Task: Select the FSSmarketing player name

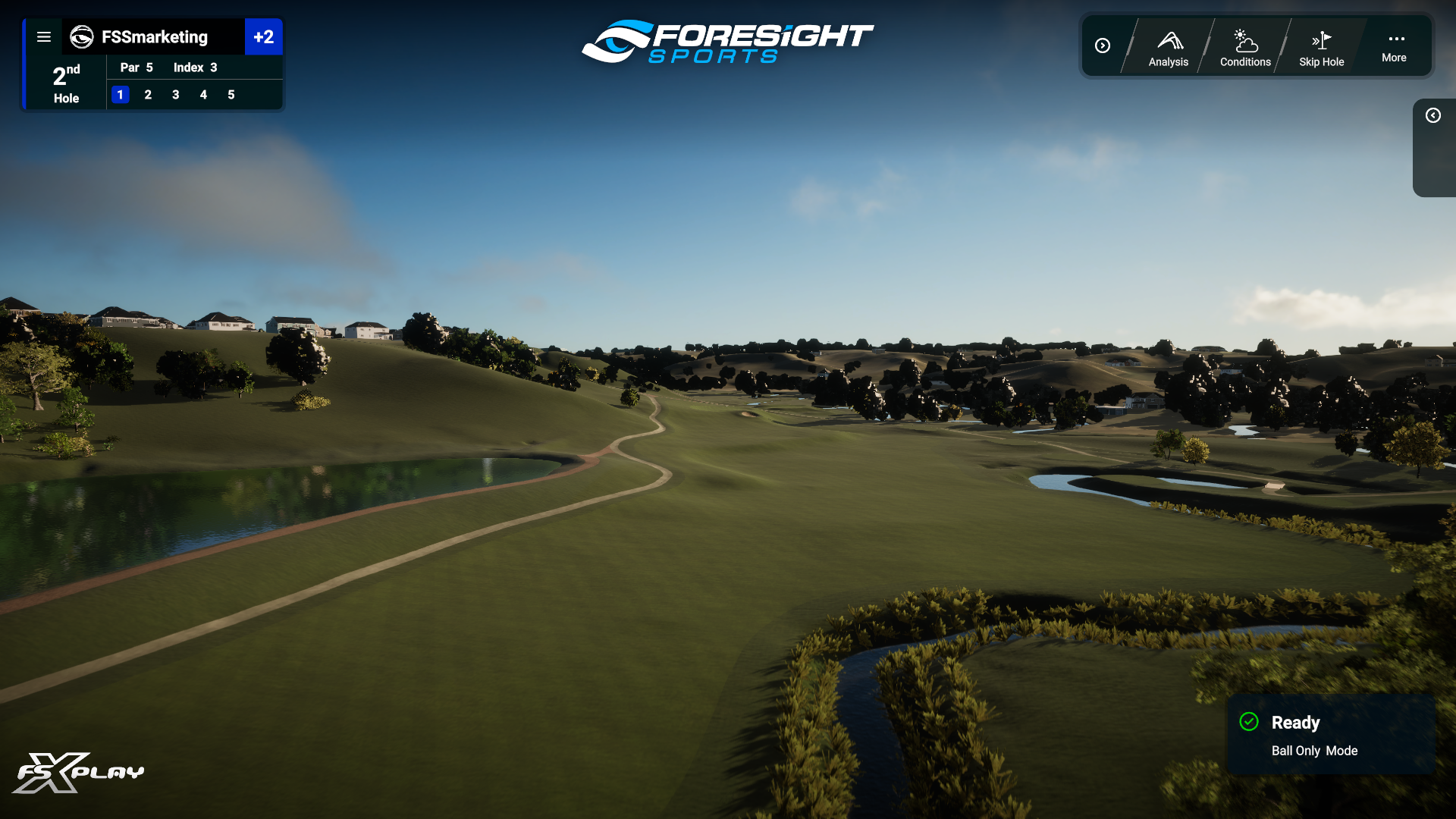Action: point(154,37)
